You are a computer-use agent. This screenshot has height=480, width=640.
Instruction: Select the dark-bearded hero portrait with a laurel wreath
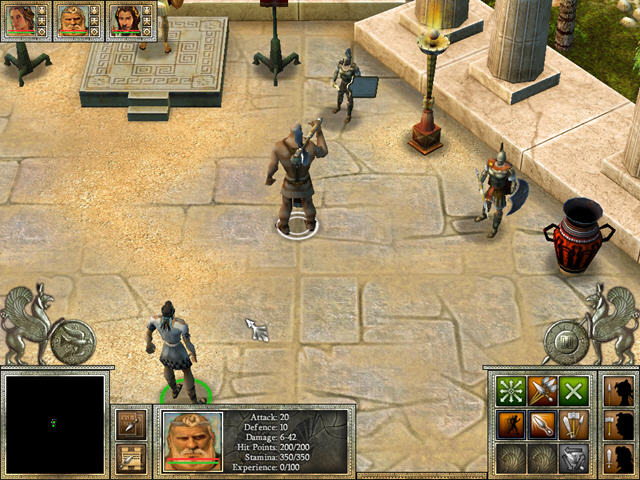click(x=124, y=20)
